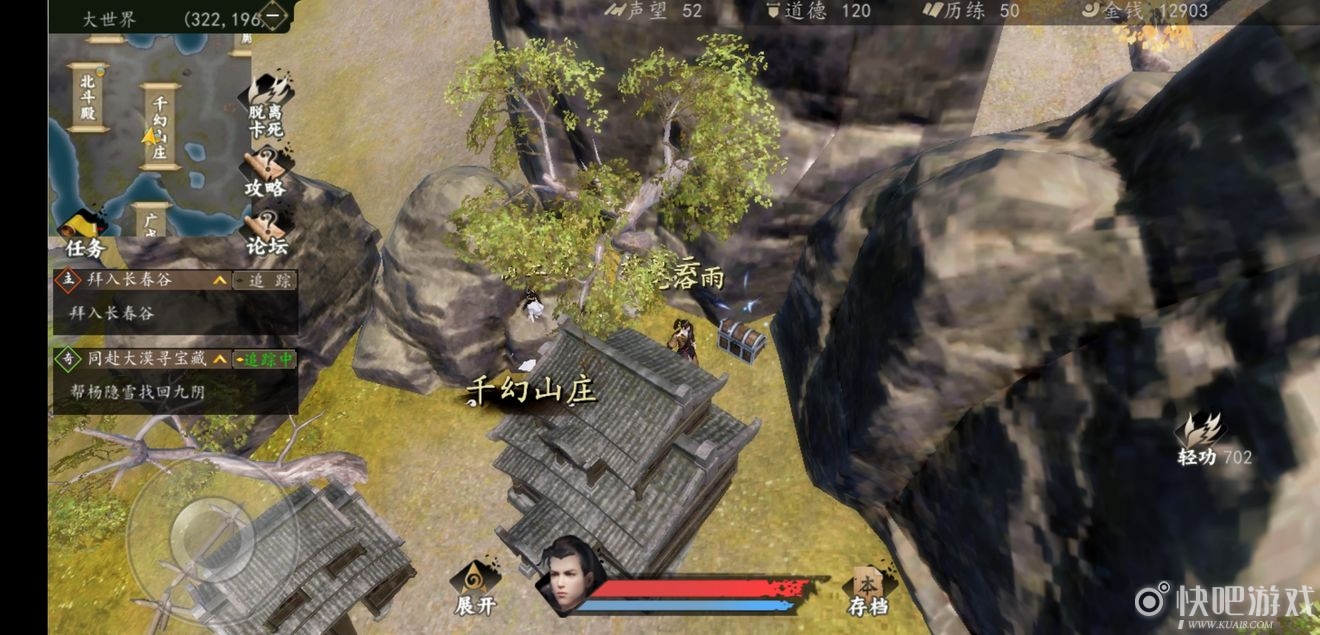Viewport: 1320px width, 635px height.
Task: Open the 任务 quest log
Action: 84,235
